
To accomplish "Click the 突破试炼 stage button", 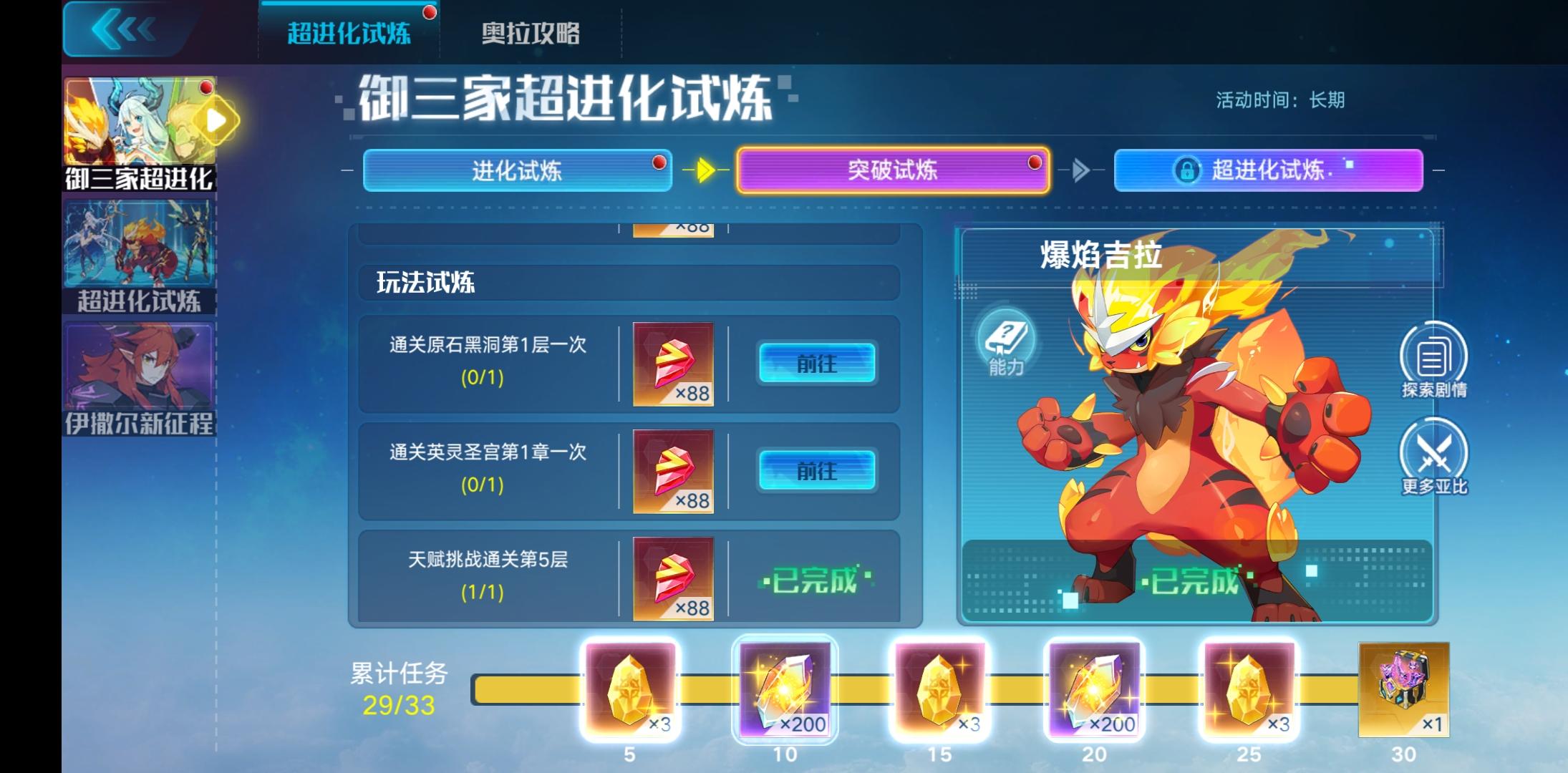I will (x=893, y=170).
